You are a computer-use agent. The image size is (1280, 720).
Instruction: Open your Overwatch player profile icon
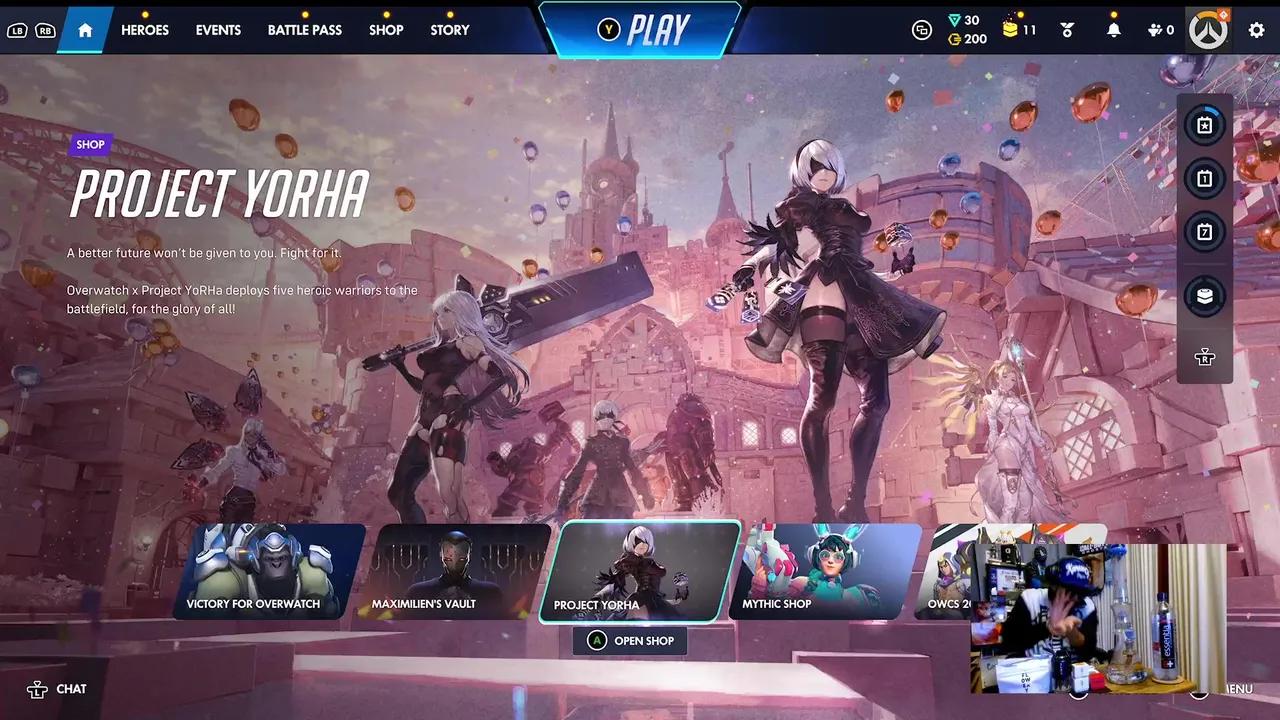1208,30
